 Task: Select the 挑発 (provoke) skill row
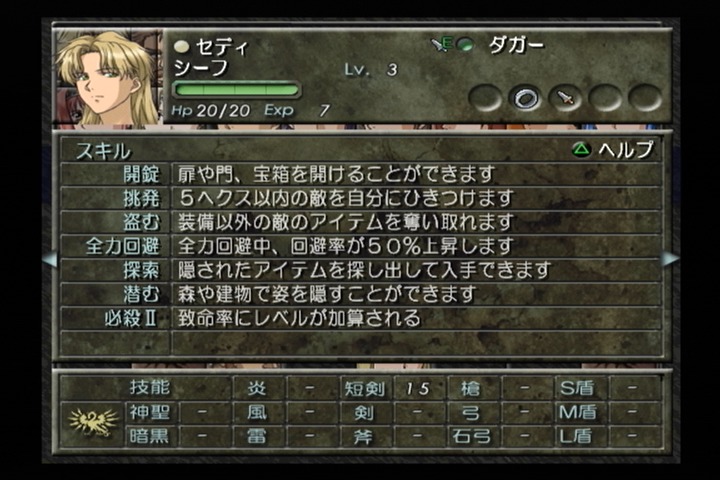click(360, 198)
